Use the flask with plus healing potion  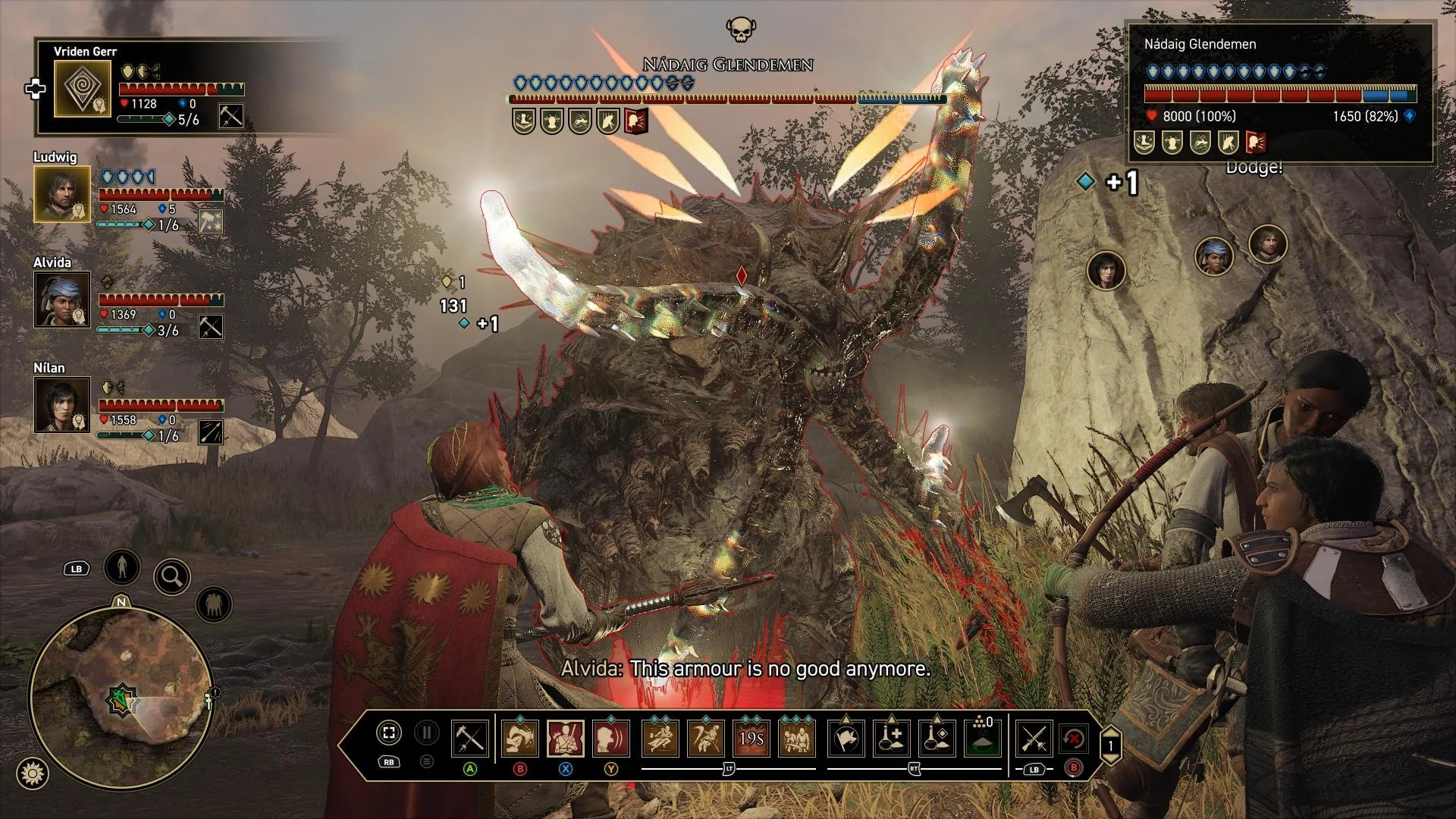tap(891, 738)
